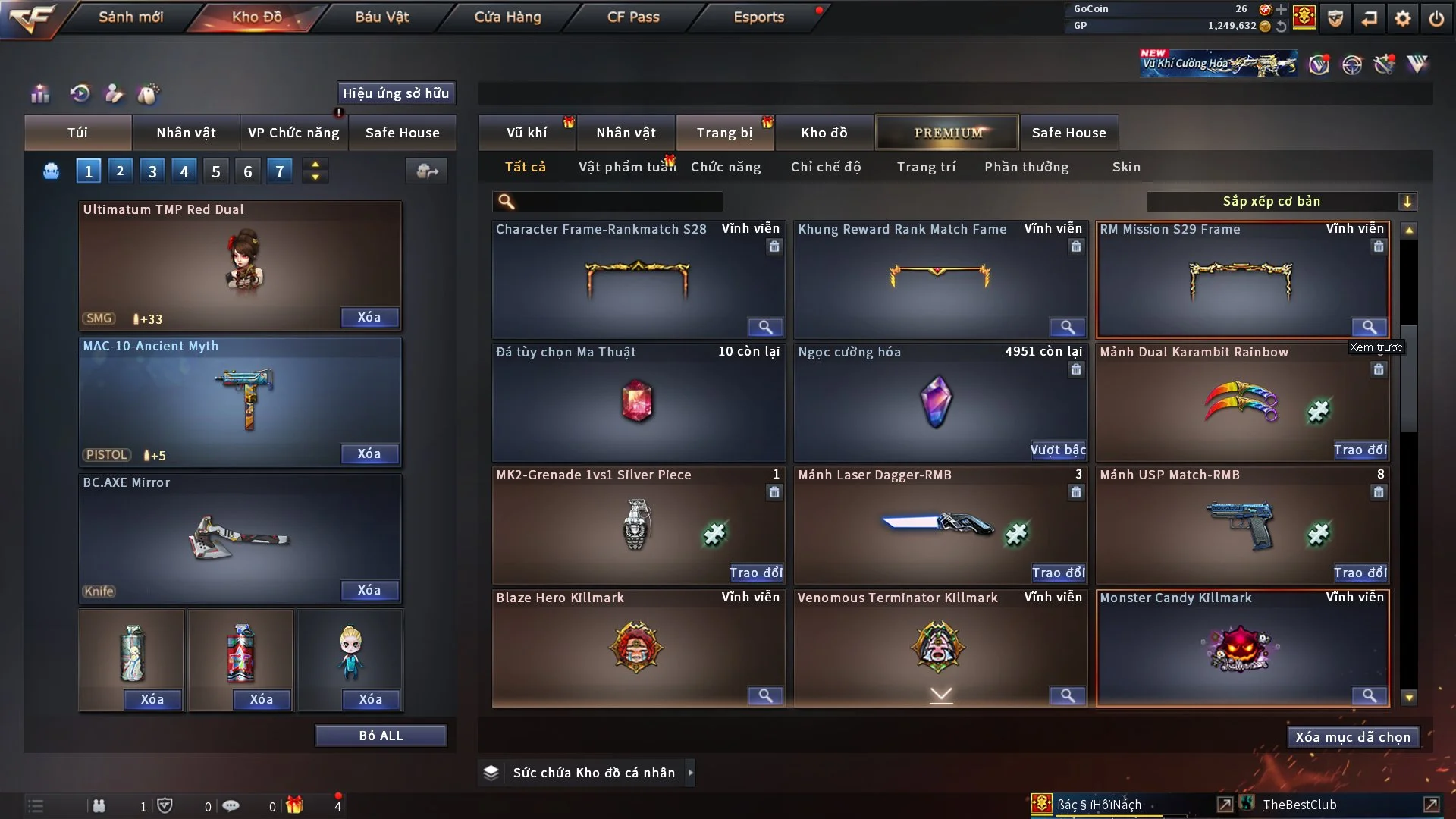Viewport: 1456px width, 819px height.
Task: Click the up arrow beside bag slot 7
Action: 315,165
